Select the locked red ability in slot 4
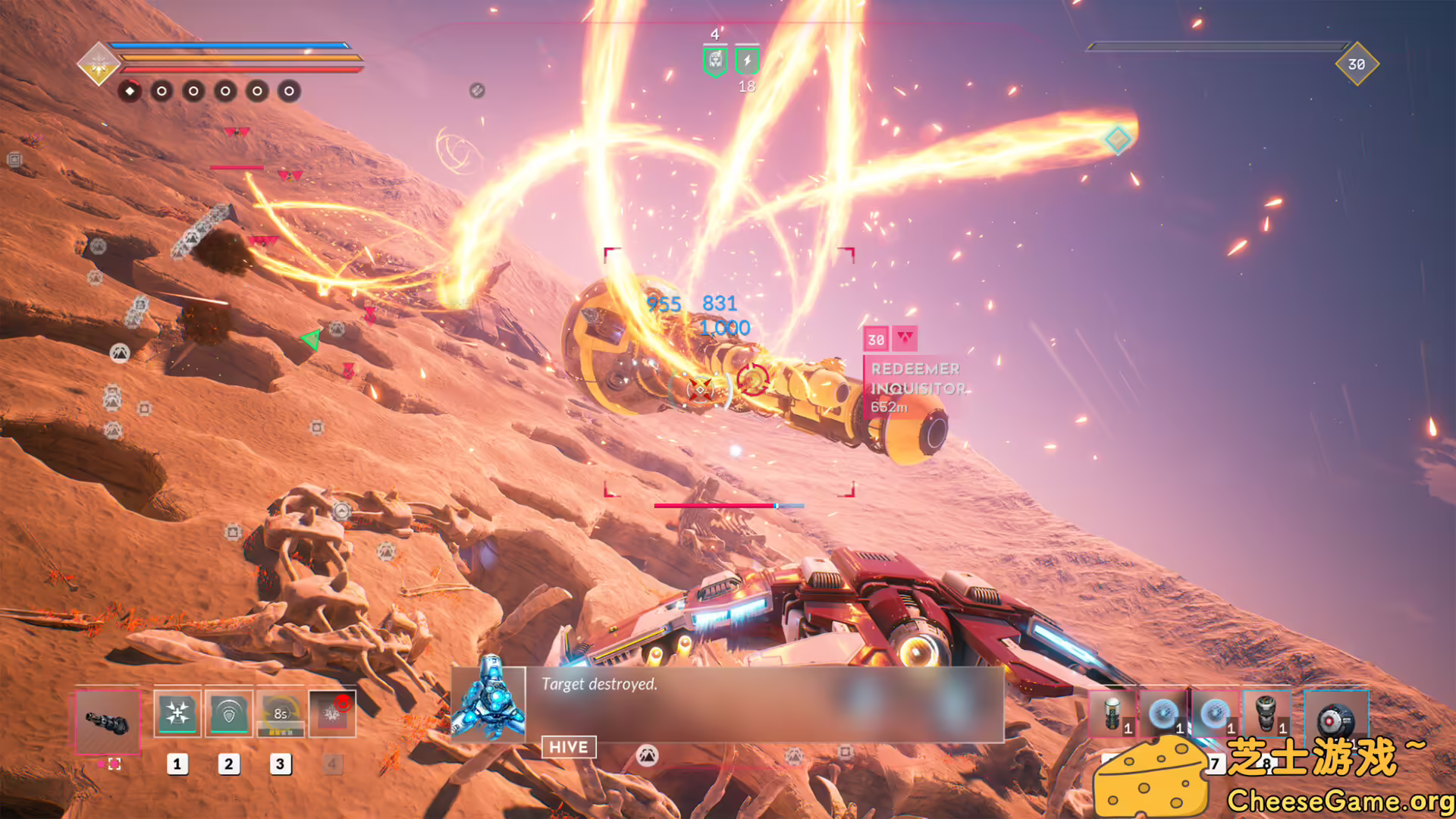 [x=332, y=714]
